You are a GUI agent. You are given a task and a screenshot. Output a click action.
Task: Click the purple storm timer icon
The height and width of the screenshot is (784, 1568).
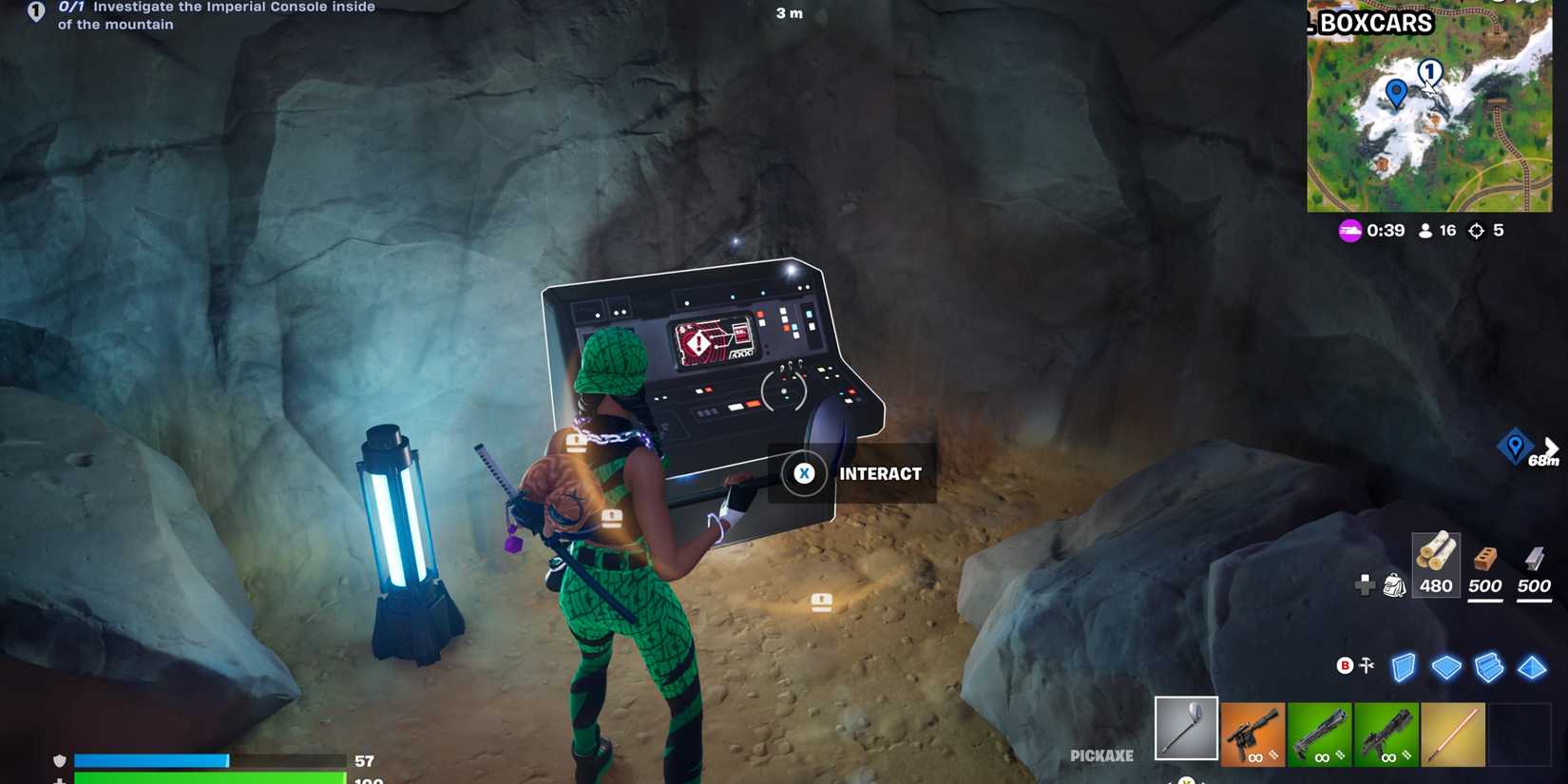tap(1349, 230)
